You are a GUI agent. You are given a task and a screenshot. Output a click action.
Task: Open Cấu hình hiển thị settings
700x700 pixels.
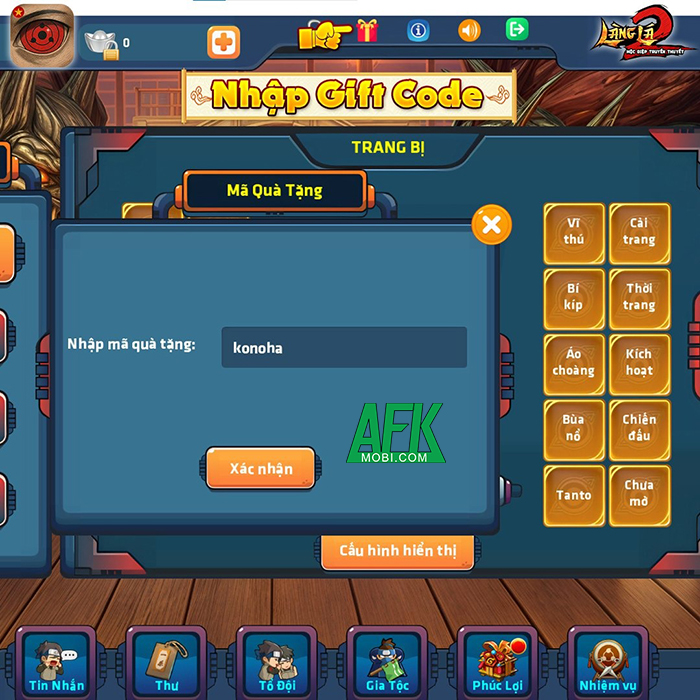click(398, 551)
